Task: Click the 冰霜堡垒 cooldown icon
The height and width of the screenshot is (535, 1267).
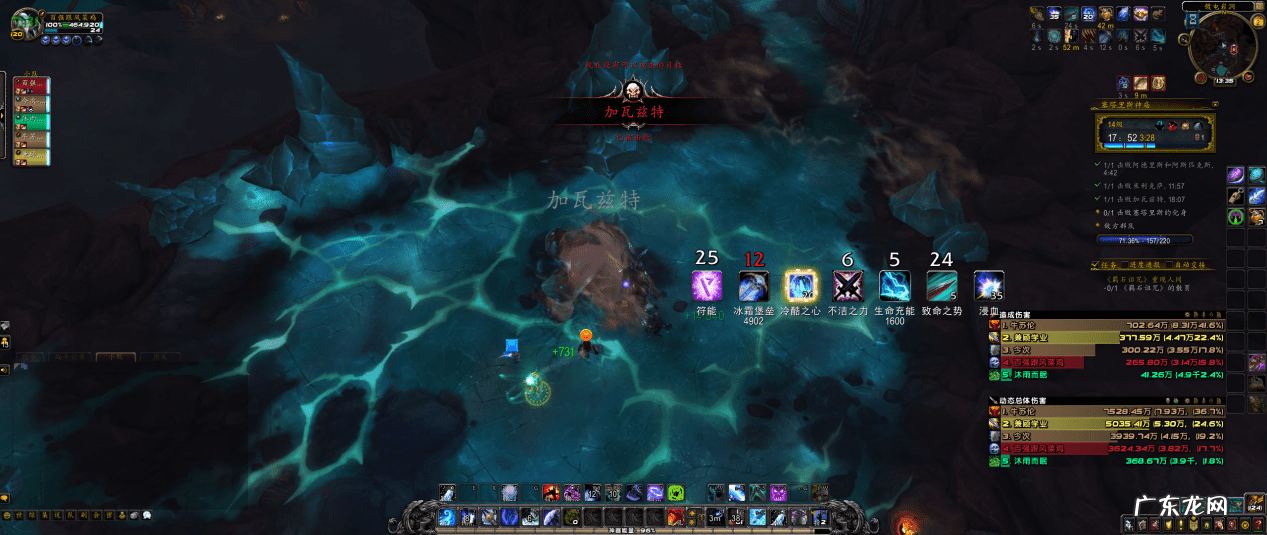Action: 753,286
